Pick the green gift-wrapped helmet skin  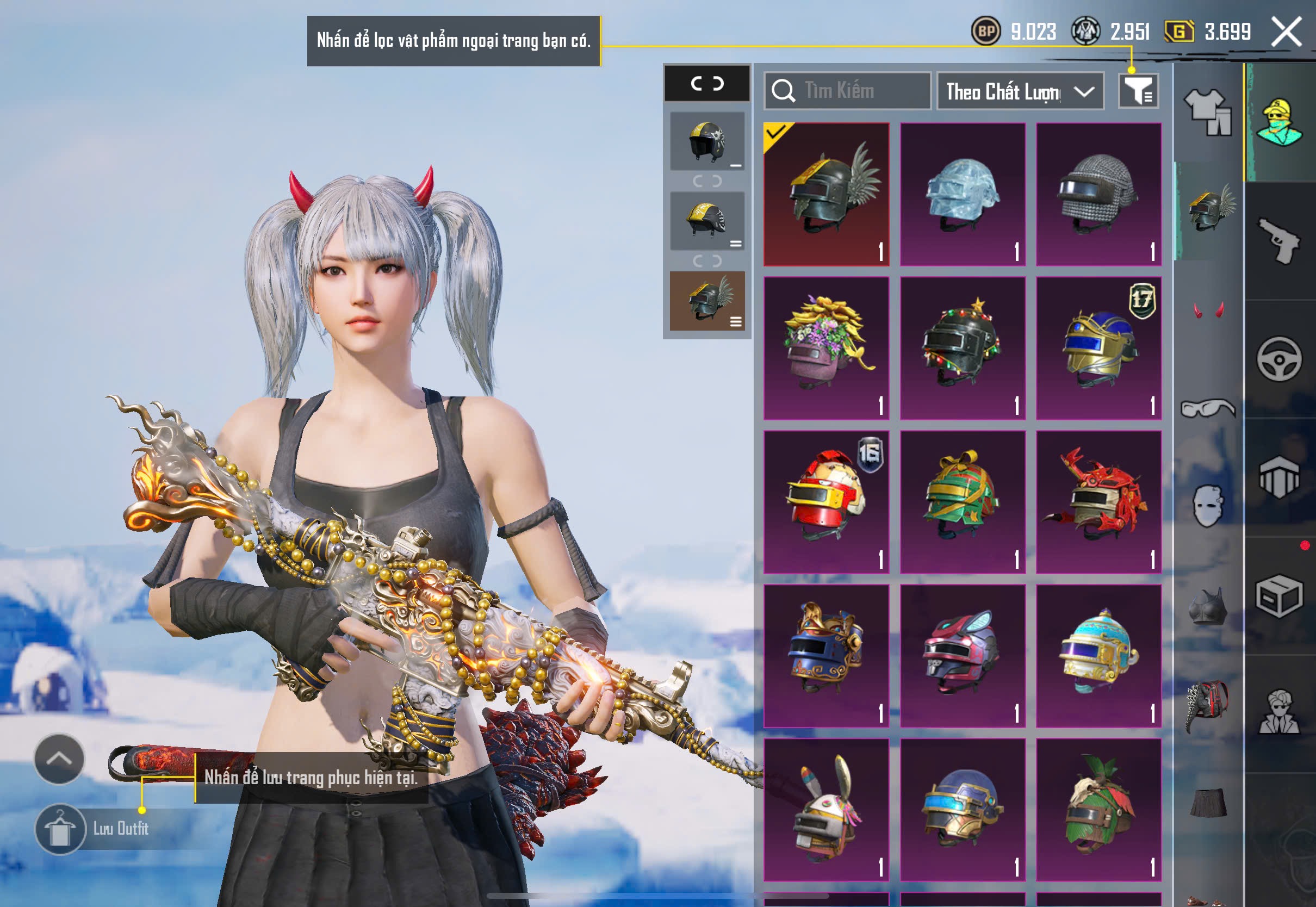pos(963,502)
